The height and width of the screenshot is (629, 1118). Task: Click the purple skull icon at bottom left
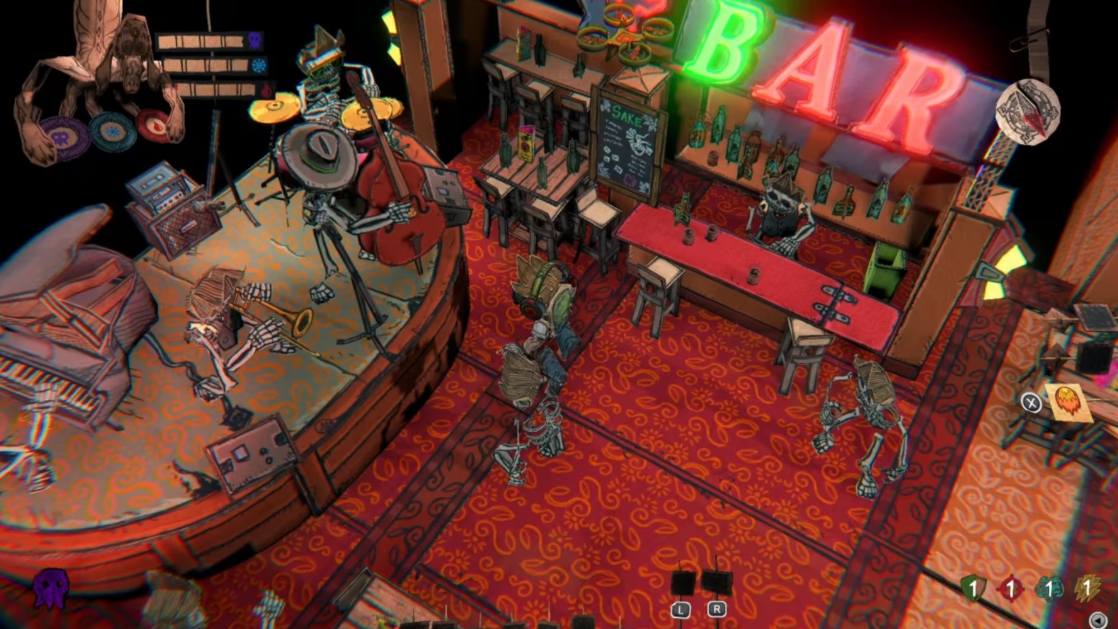(51, 589)
